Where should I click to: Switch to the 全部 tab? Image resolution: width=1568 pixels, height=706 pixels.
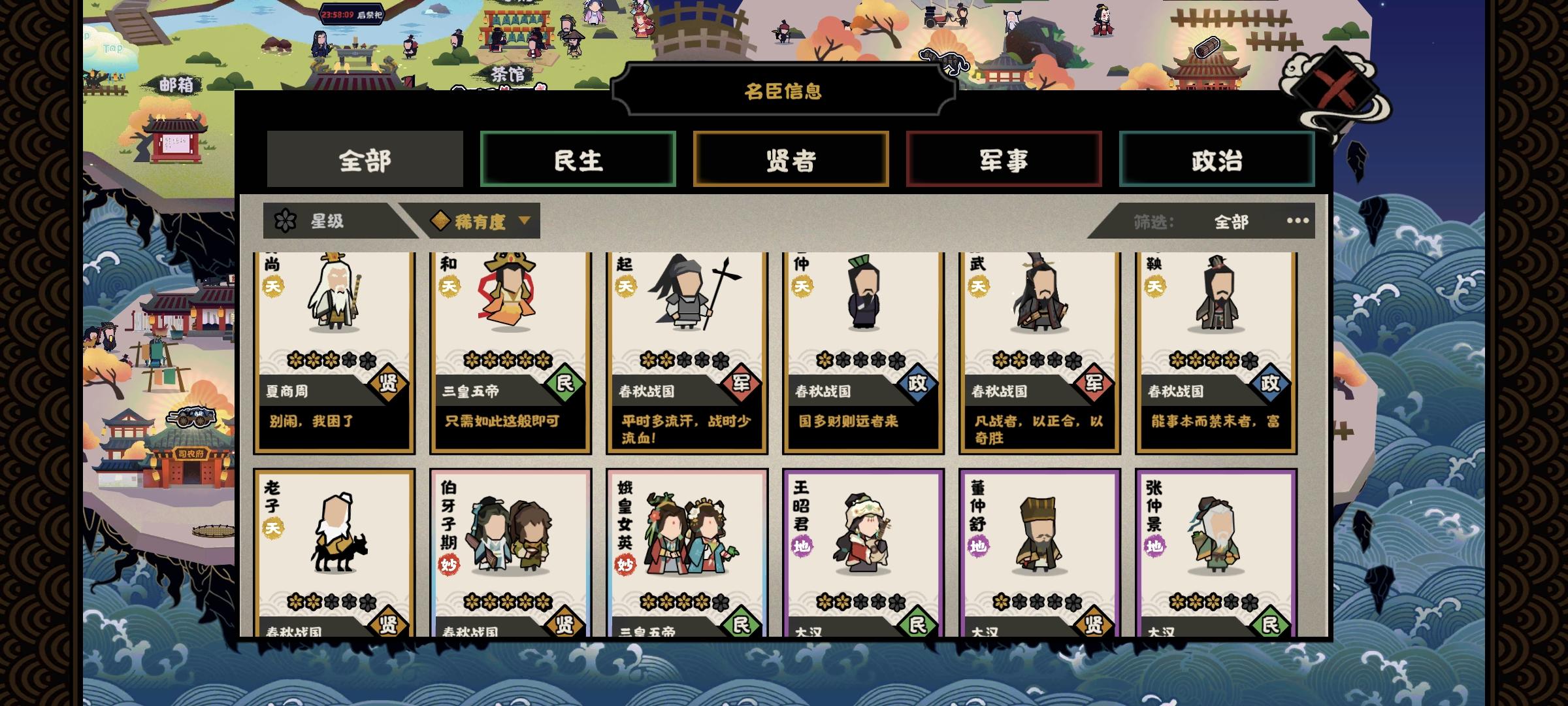[x=364, y=159]
